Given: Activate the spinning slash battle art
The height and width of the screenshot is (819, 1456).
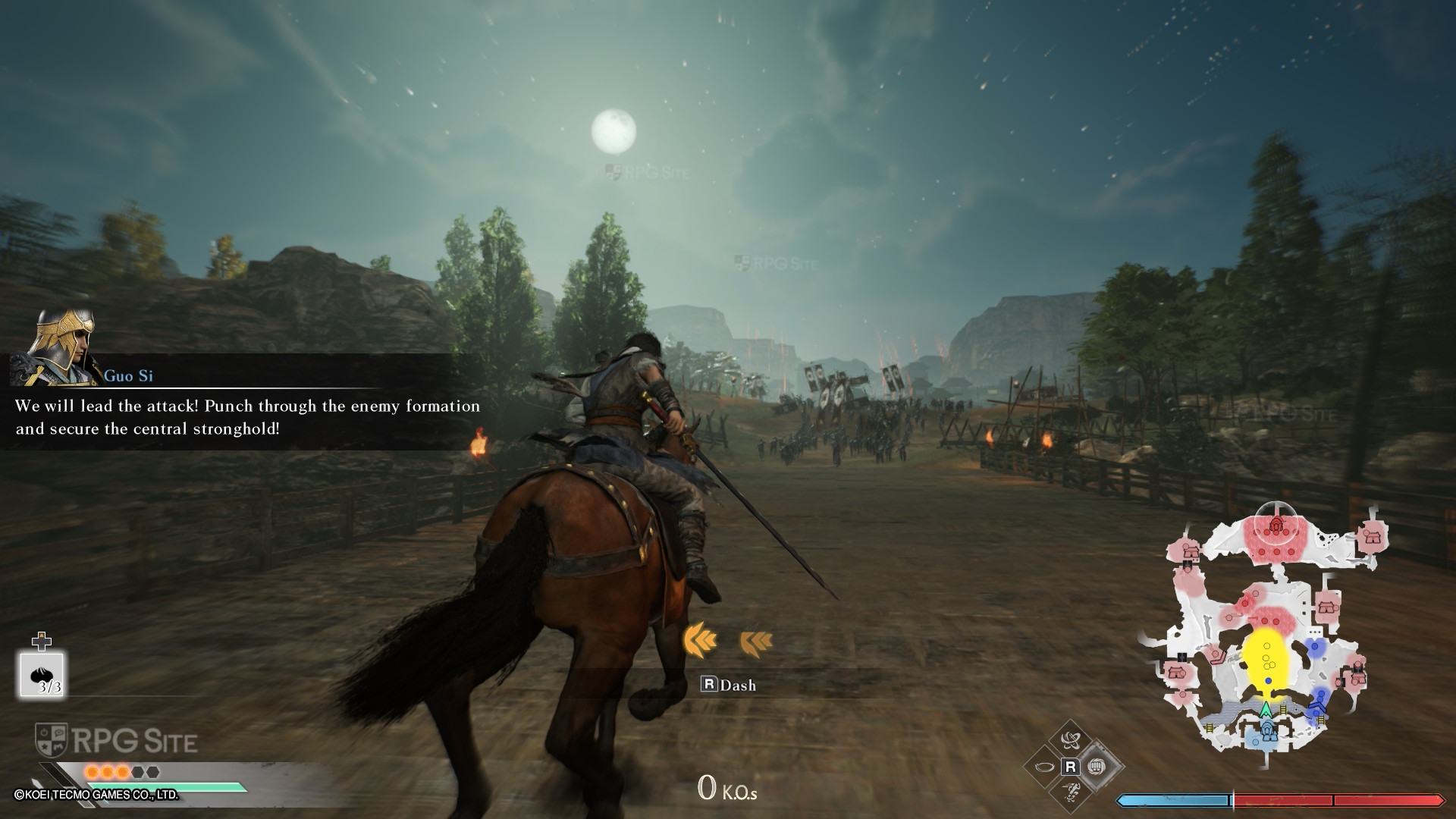Looking at the screenshot, I should (x=1071, y=740).
